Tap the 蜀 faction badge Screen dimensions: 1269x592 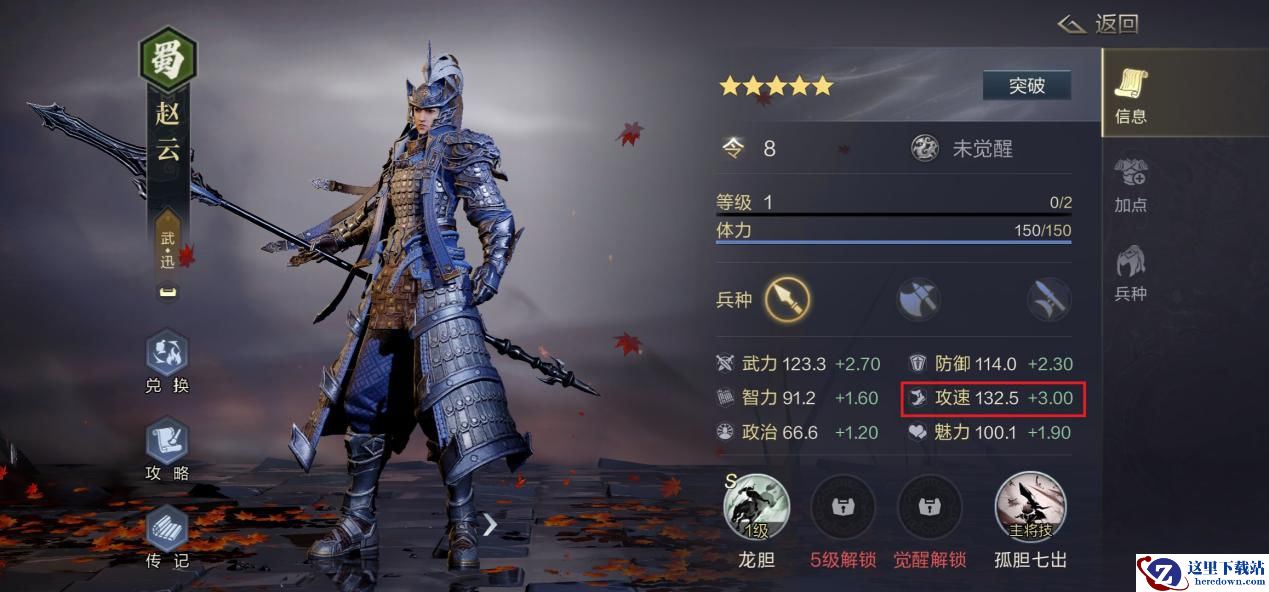point(167,60)
